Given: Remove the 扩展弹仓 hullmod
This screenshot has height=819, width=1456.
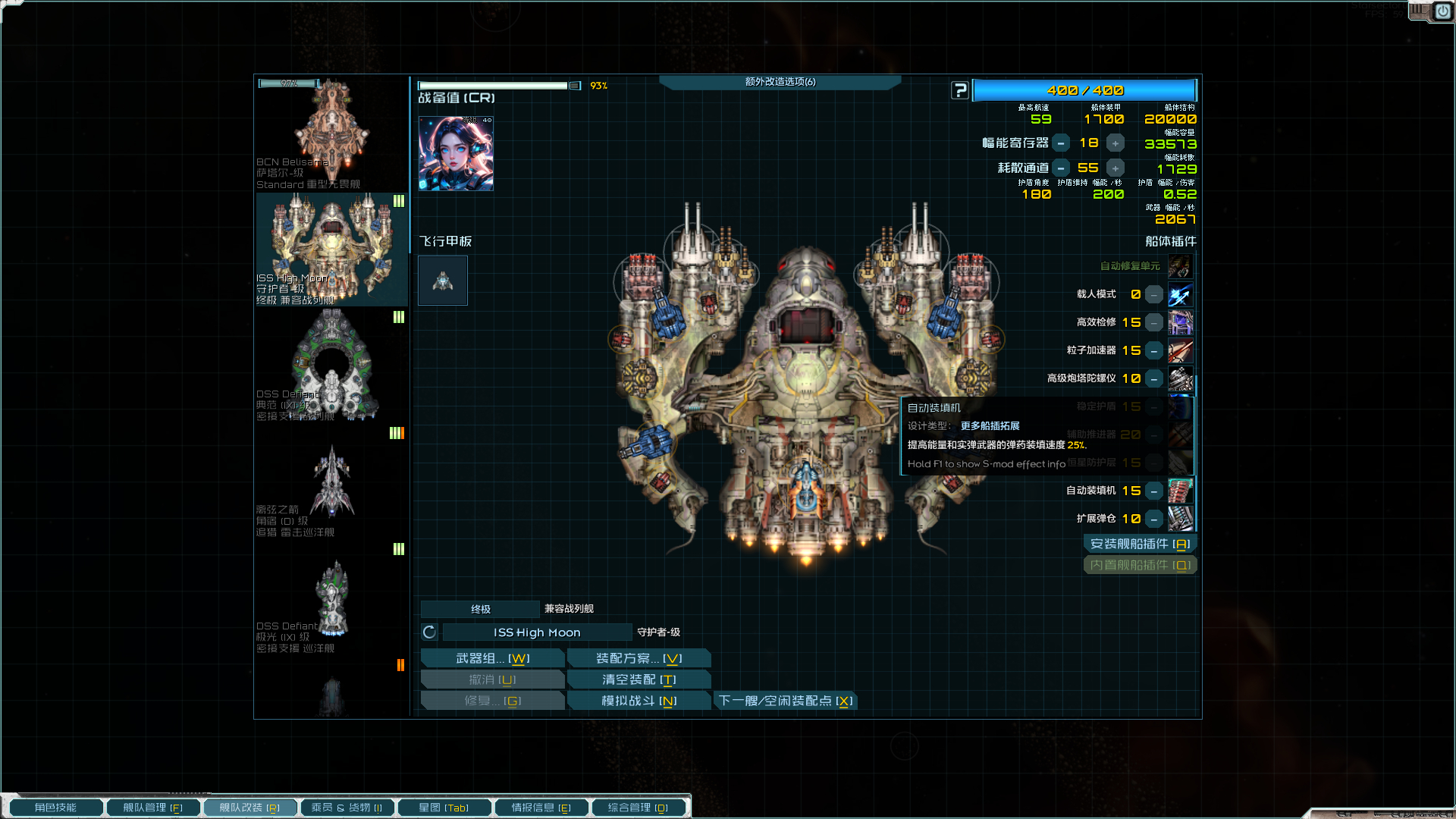Looking at the screenshot, I should [1153, 519].
